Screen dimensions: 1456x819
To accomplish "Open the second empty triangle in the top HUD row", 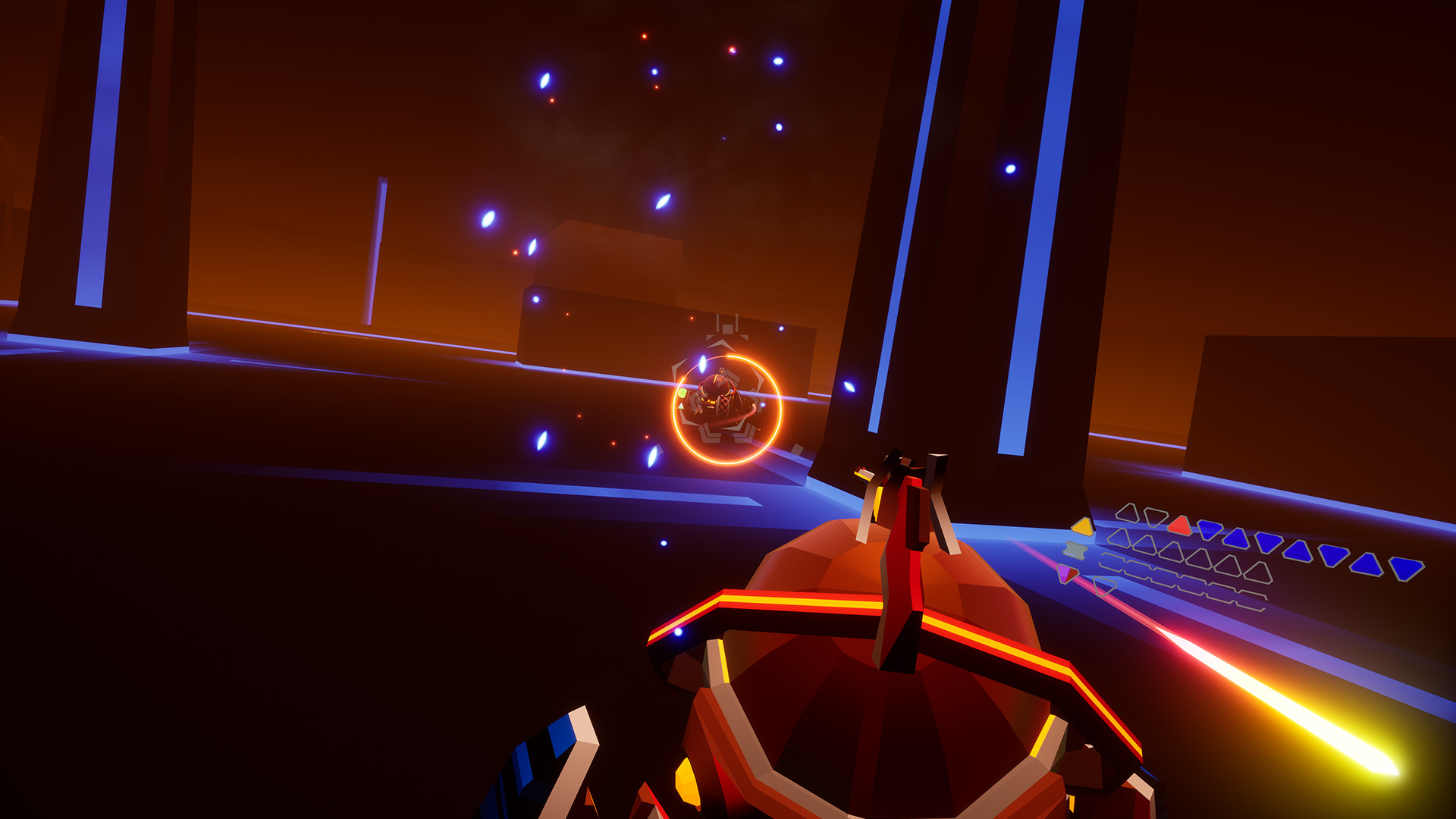I will pyautogui.click(x=1155, y=516).
